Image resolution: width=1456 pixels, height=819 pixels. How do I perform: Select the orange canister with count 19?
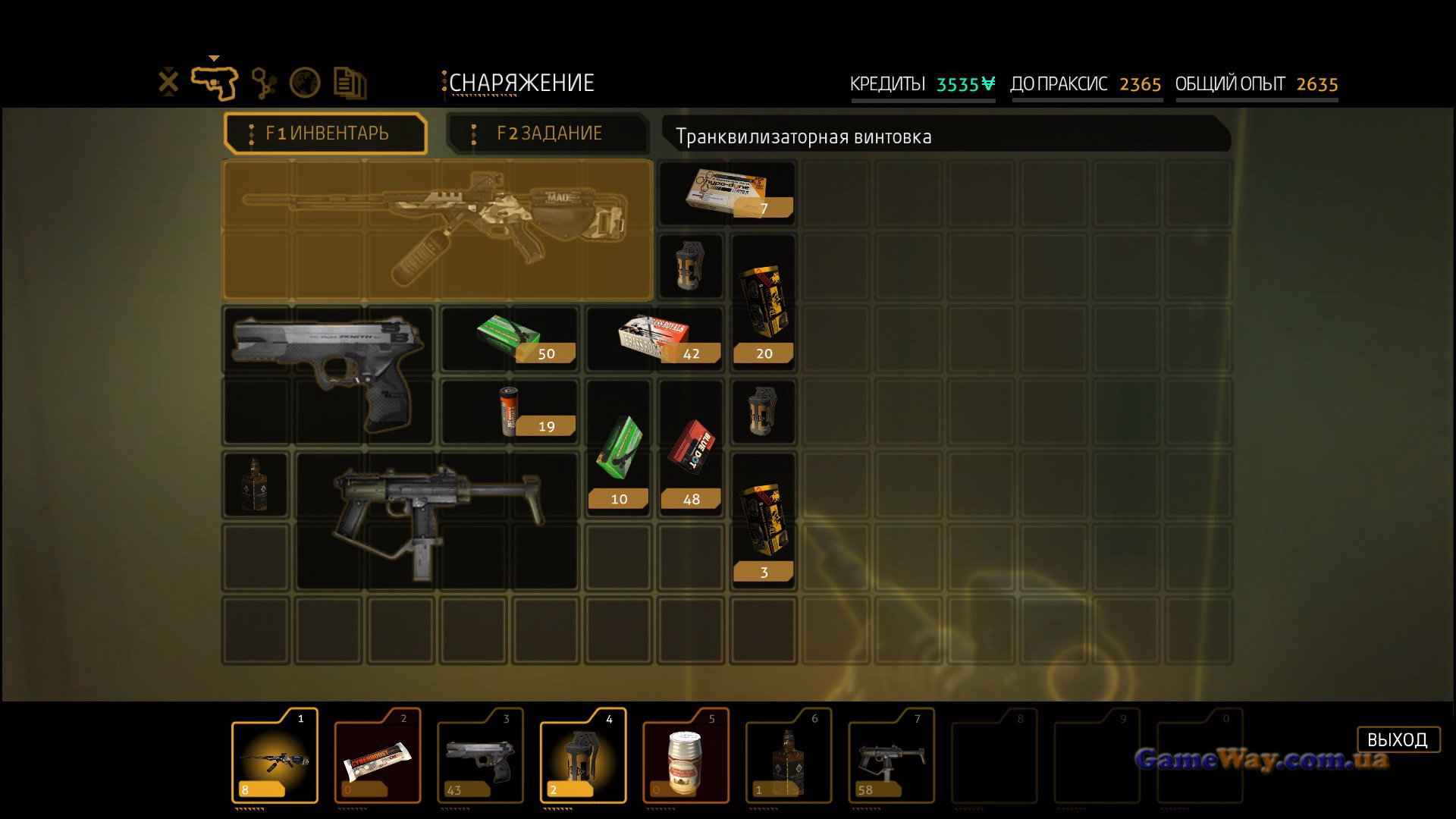509,412
